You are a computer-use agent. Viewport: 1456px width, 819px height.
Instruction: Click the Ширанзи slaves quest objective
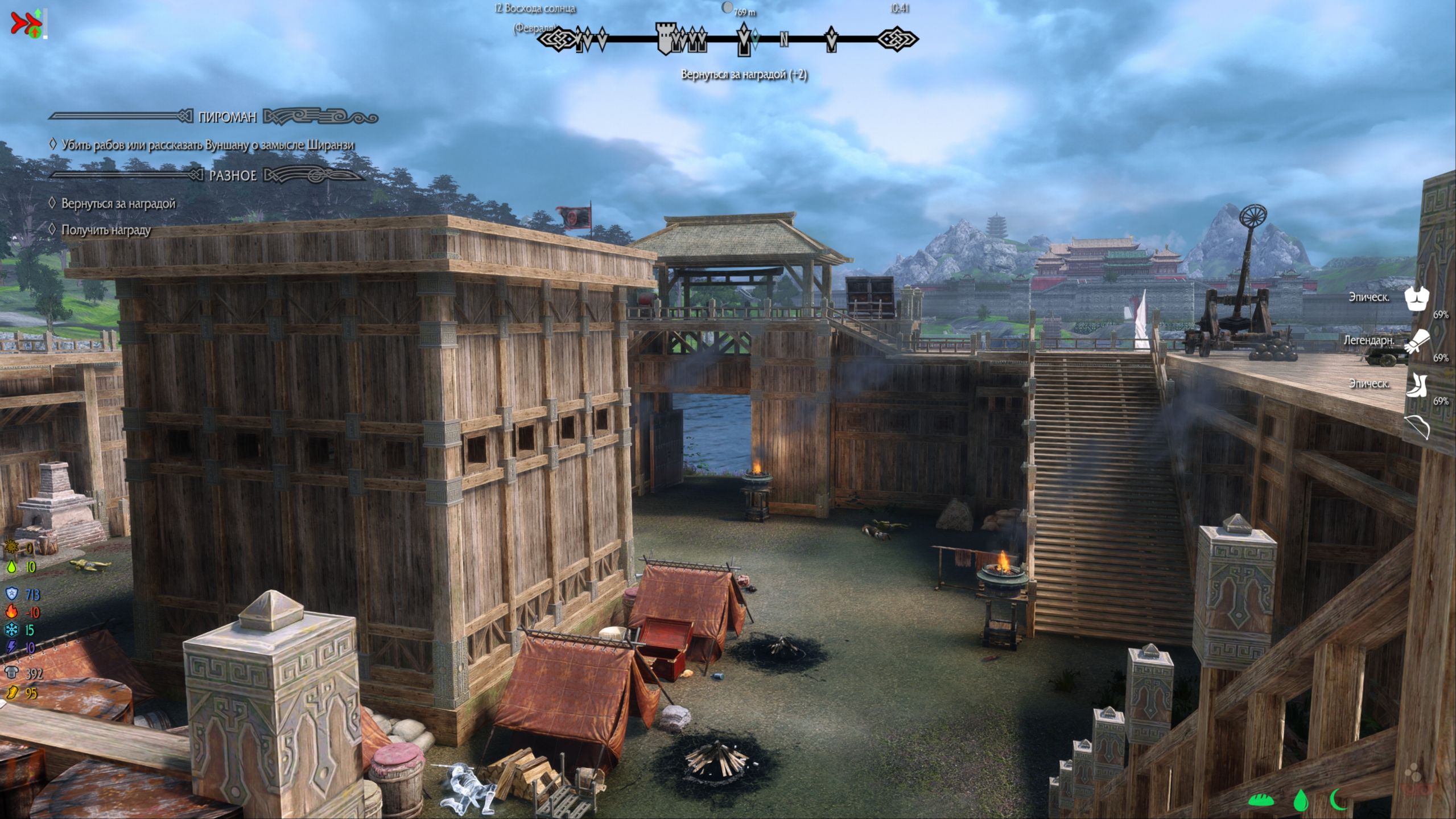208,145
